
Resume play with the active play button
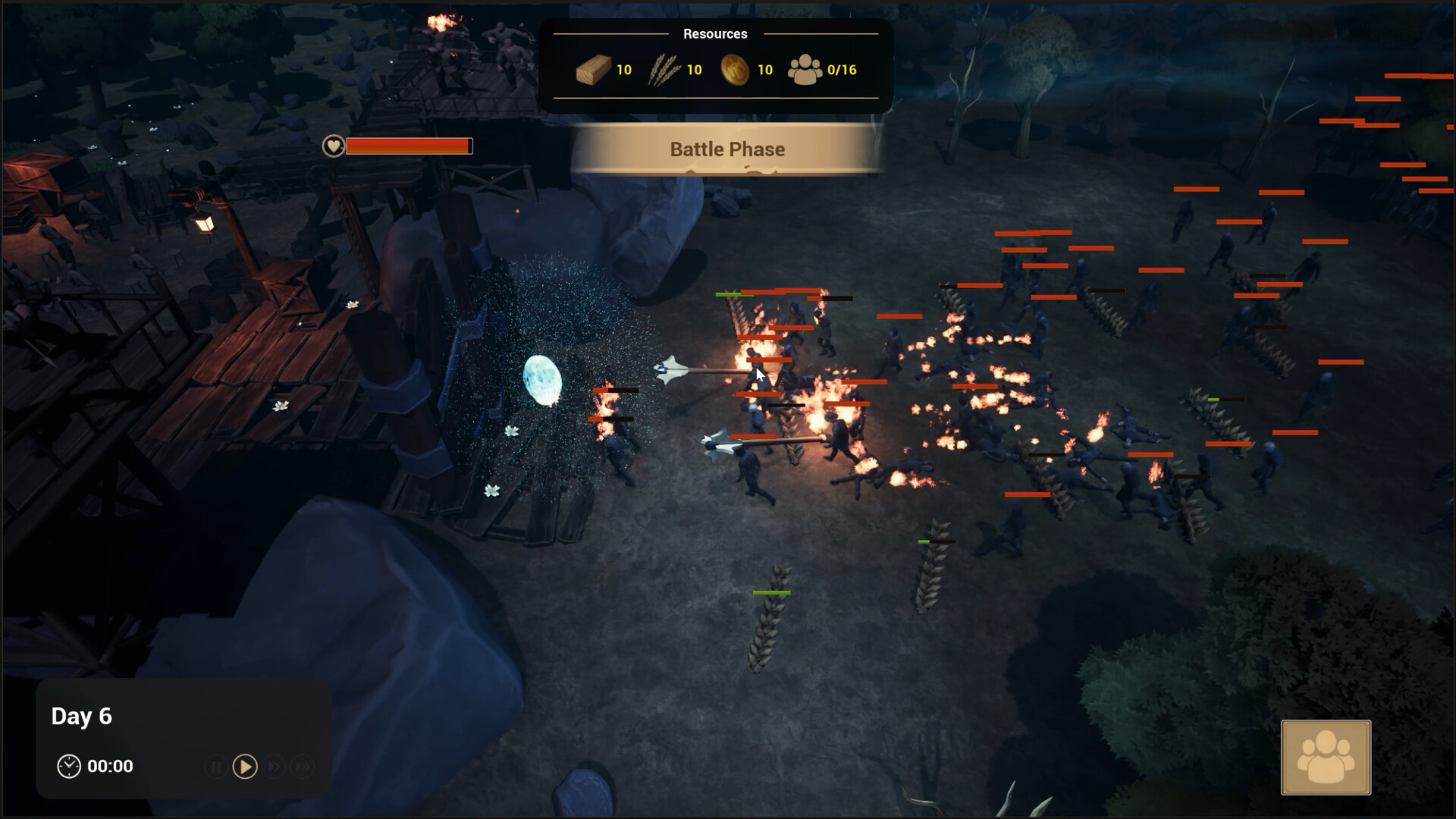[x=244, y=767]
